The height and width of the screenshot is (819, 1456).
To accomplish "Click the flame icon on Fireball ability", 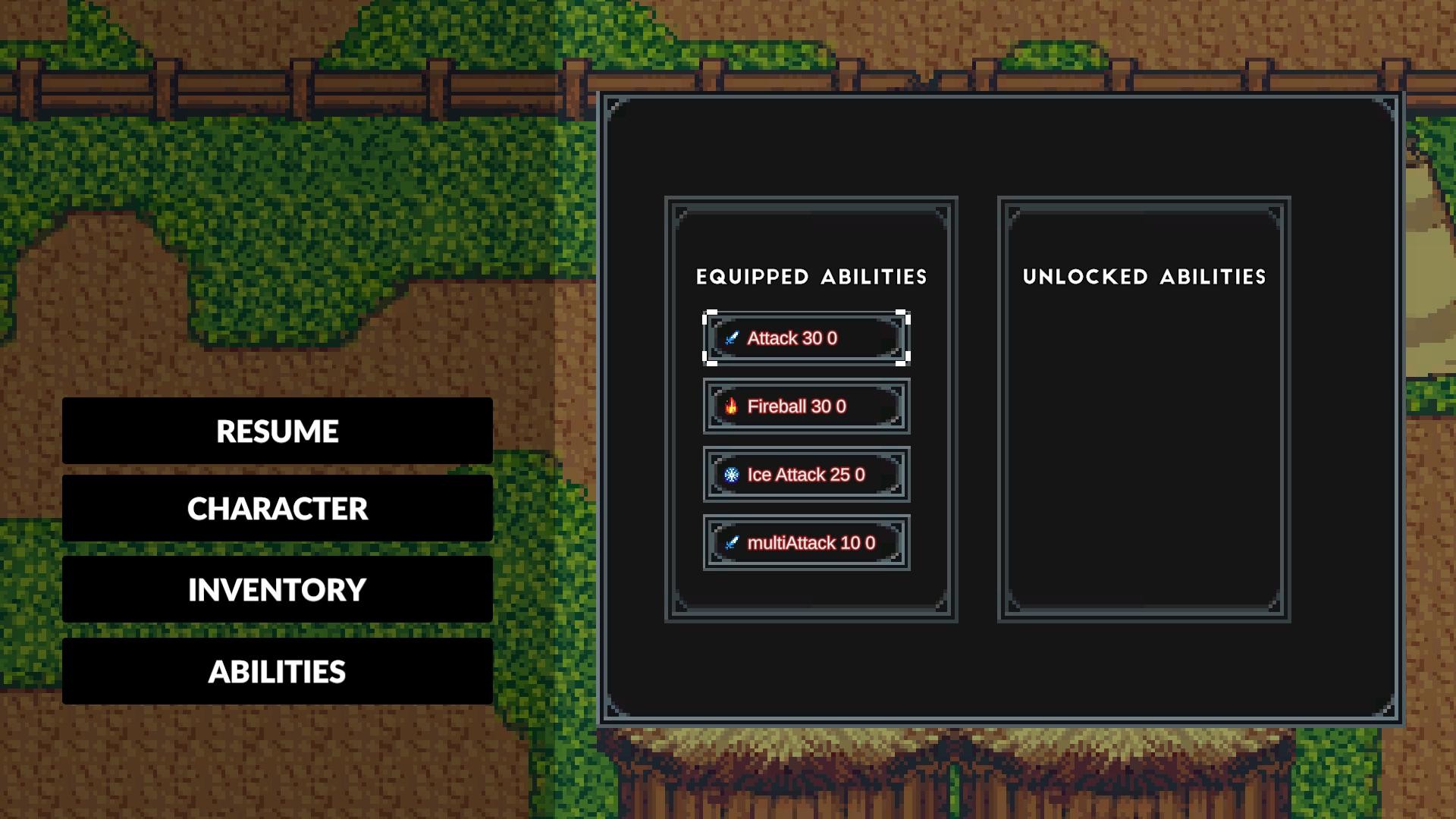I will 733,406.
